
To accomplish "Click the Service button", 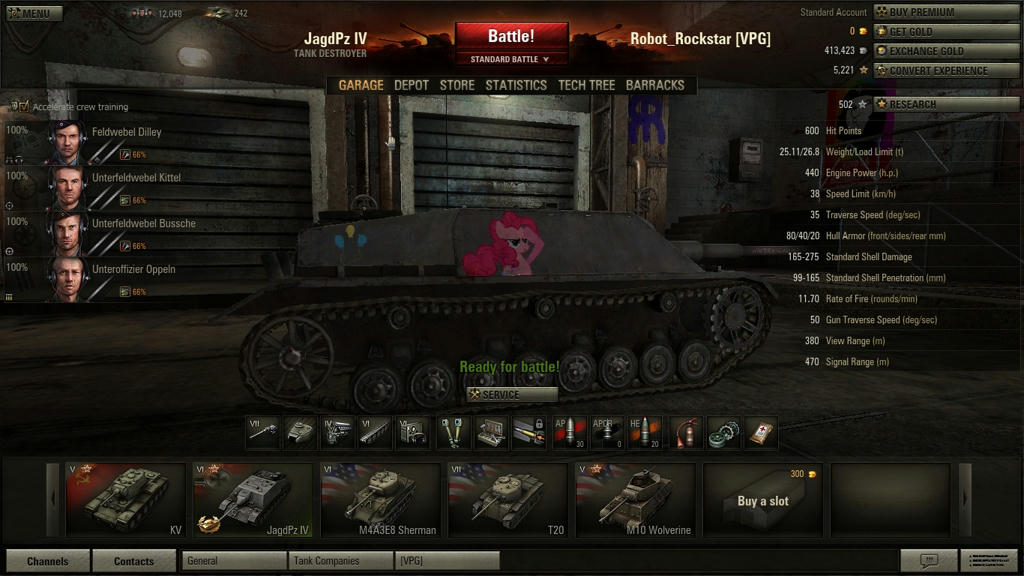I will [511, 394].
